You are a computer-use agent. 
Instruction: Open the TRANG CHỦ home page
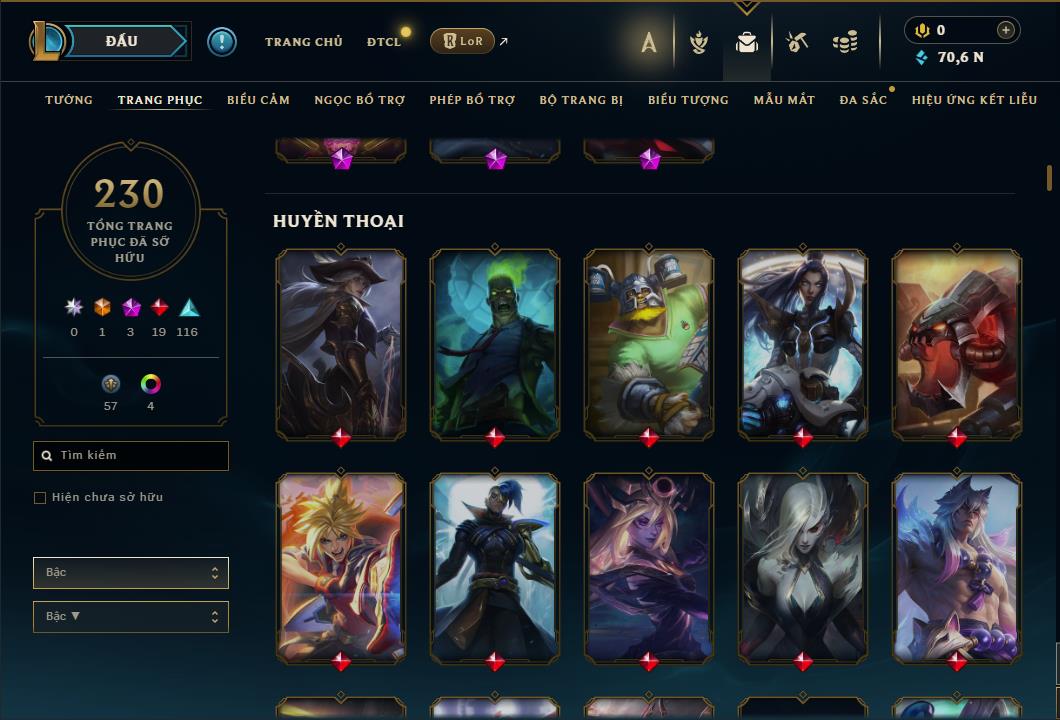(303, 42)
